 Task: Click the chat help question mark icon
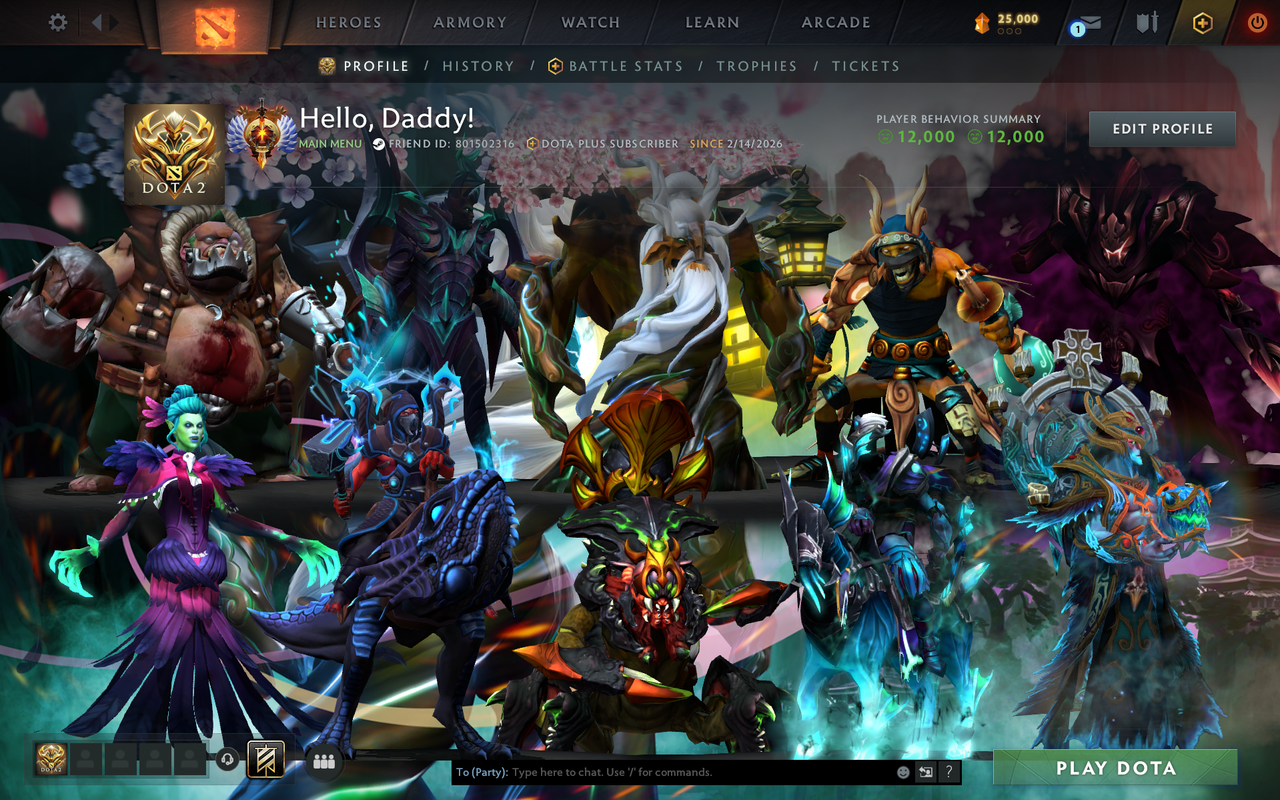pyautogui.click(x=948, y=772)
